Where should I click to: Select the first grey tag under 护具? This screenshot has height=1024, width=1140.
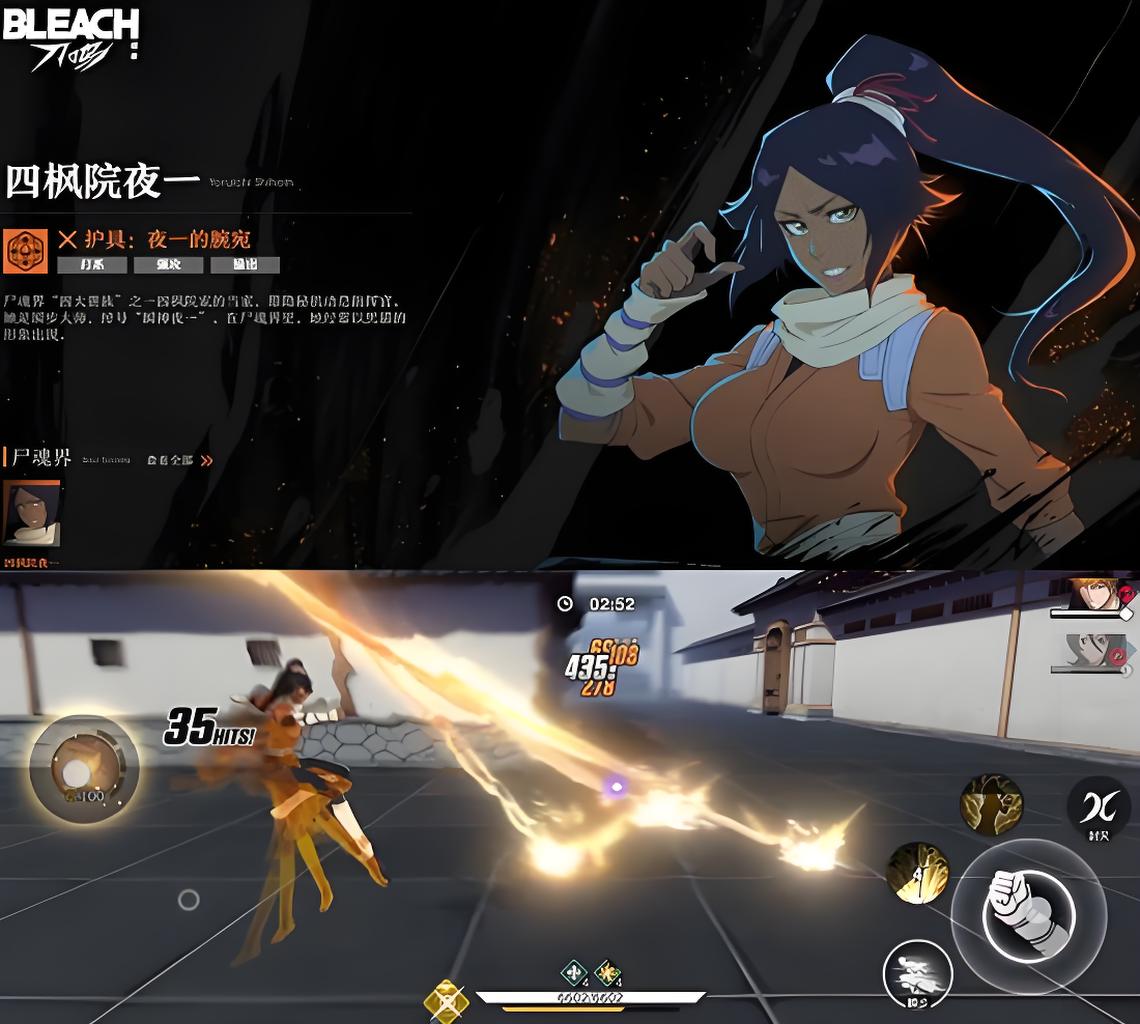(x=92, y=265)
